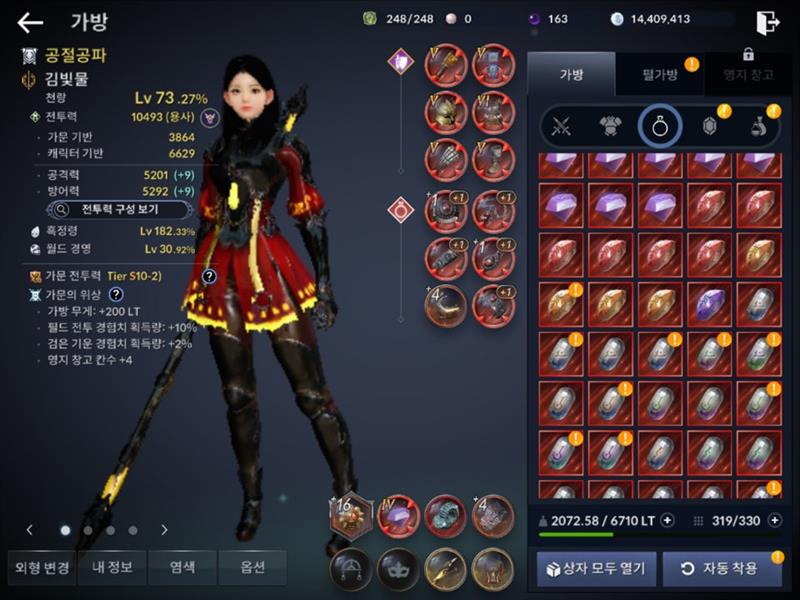The width and height of the screenshot is (800, 600).
Task: Open the 옵션 options button
Action: [252, 567]
